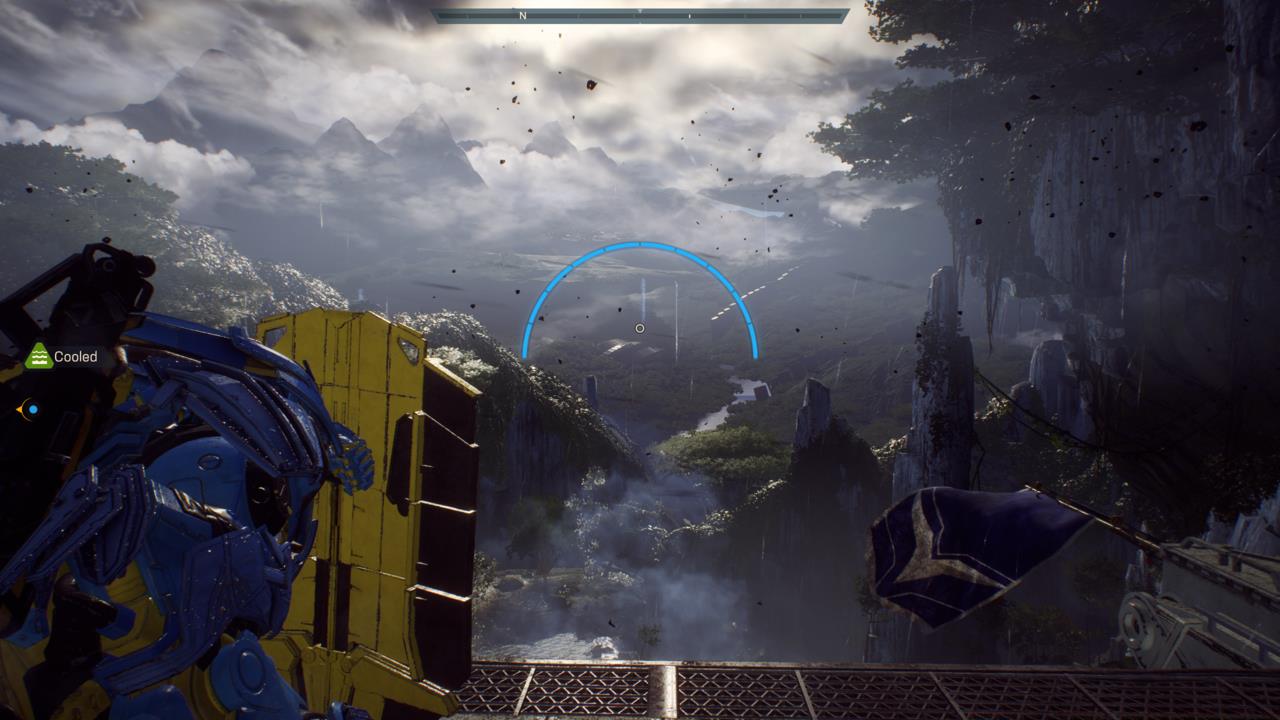
Task: Select the center crosshair reticle
Action: pyautogui.click(x=640, y=328)
